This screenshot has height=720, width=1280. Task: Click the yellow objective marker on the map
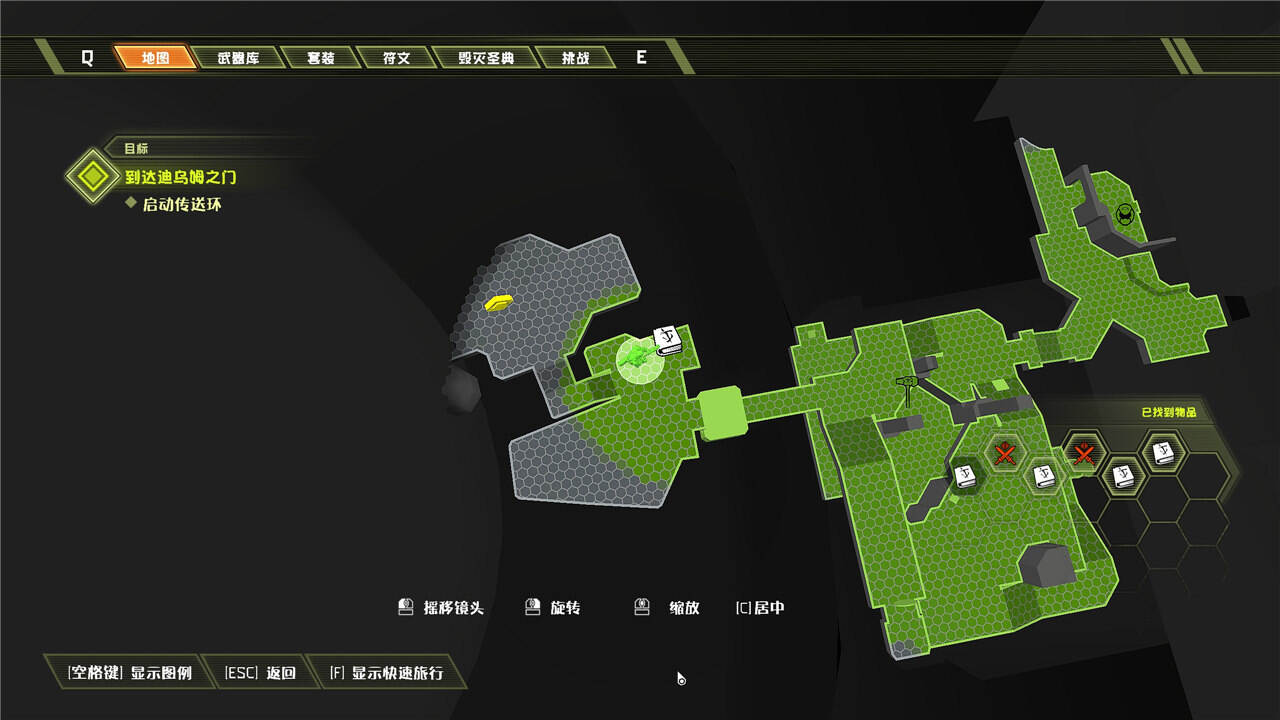pyautogui.click(x=498, y=302)
